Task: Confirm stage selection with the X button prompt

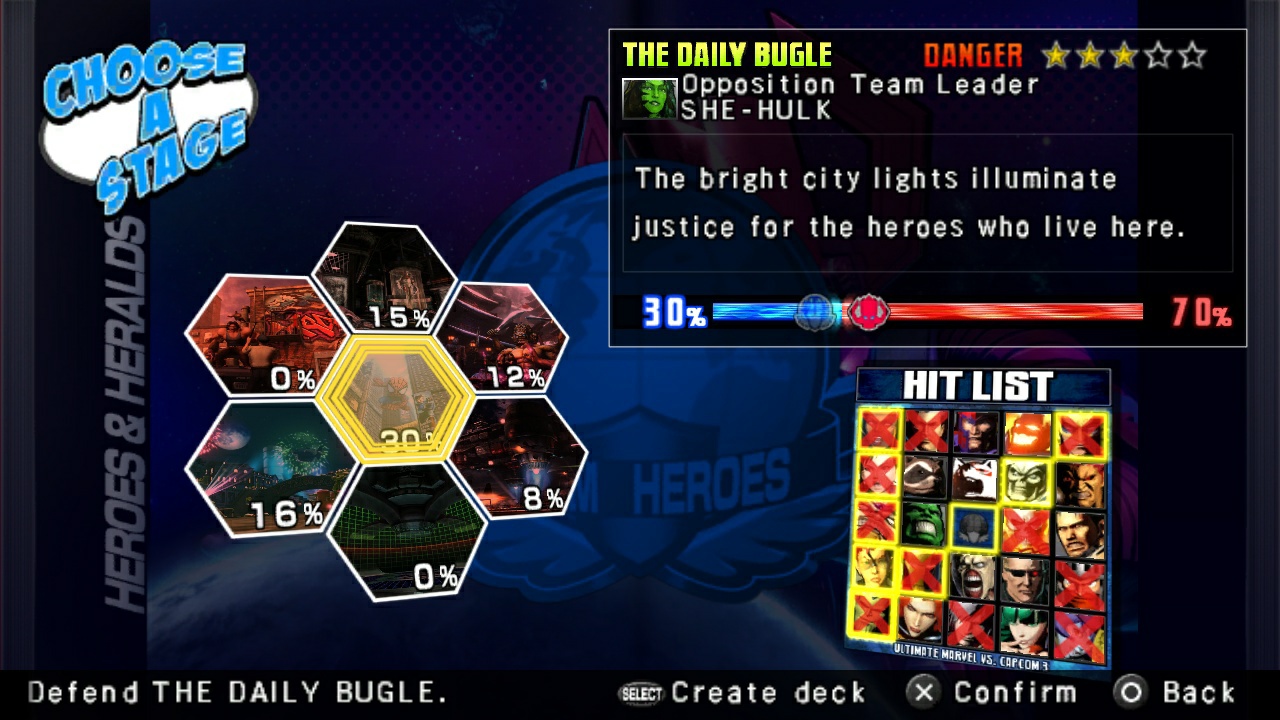Action: 997,691
